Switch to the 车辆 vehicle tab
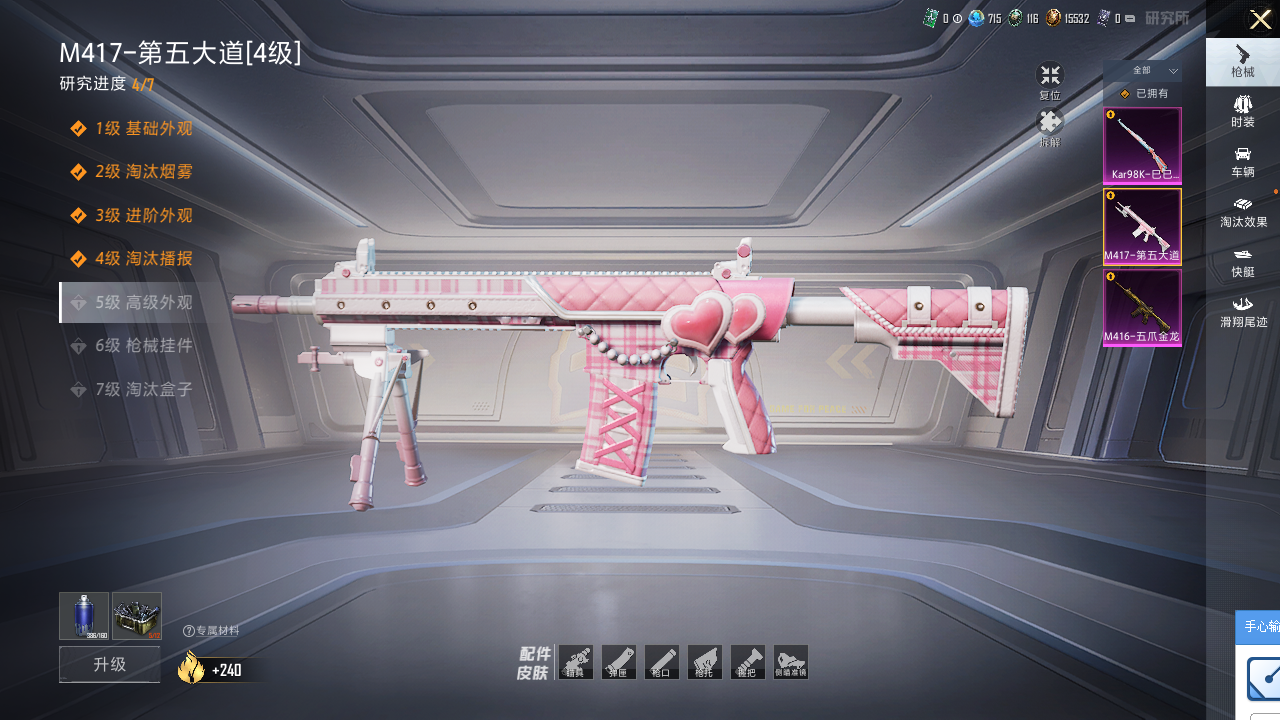Image resolution: width=1280 pixels, height=720 pixels. tap(1243, 160)
